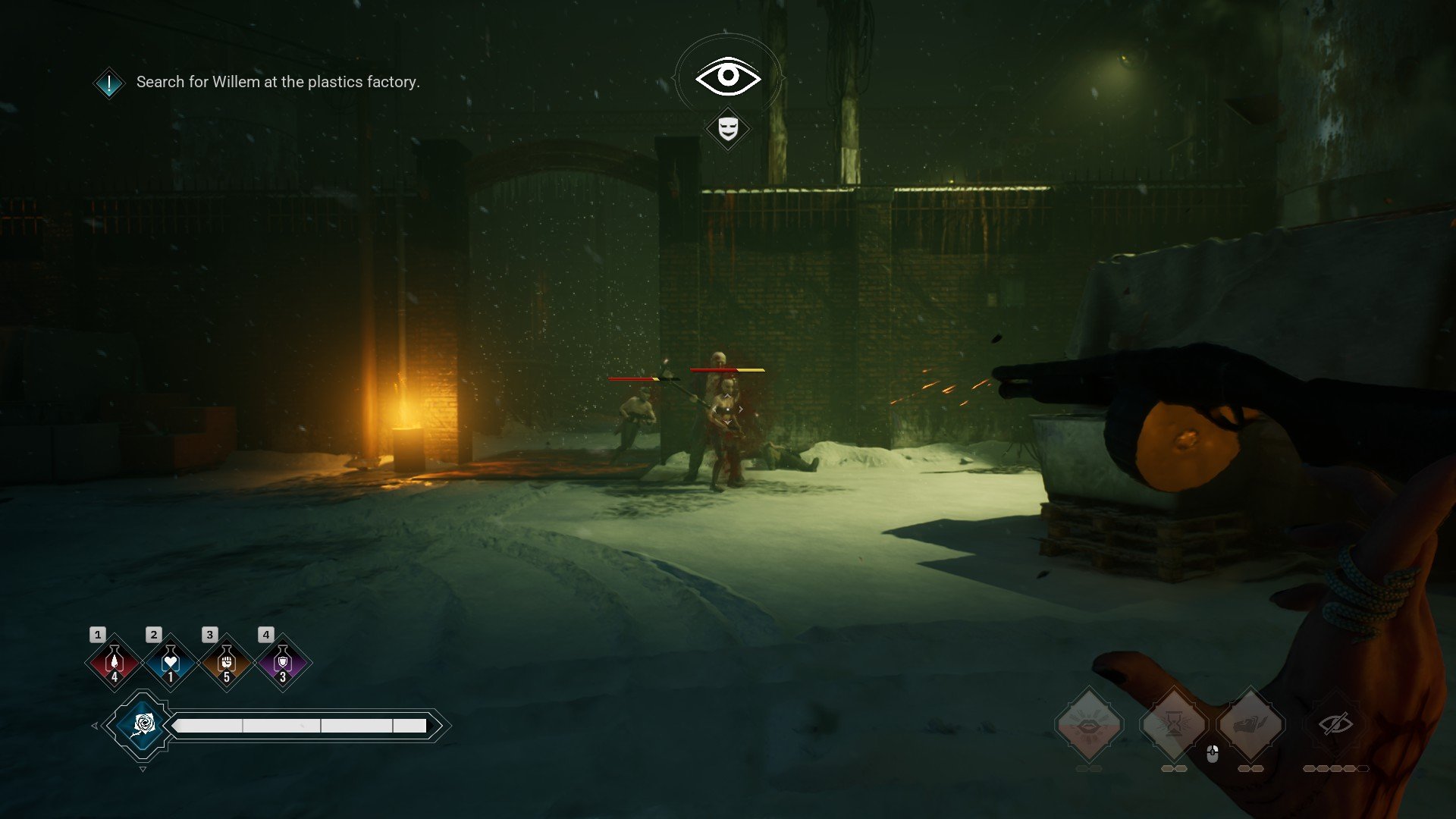Open the Search for Willem objective tracker
The height and width of the screenshot is (819, 1456).
(x=278, y=82)
